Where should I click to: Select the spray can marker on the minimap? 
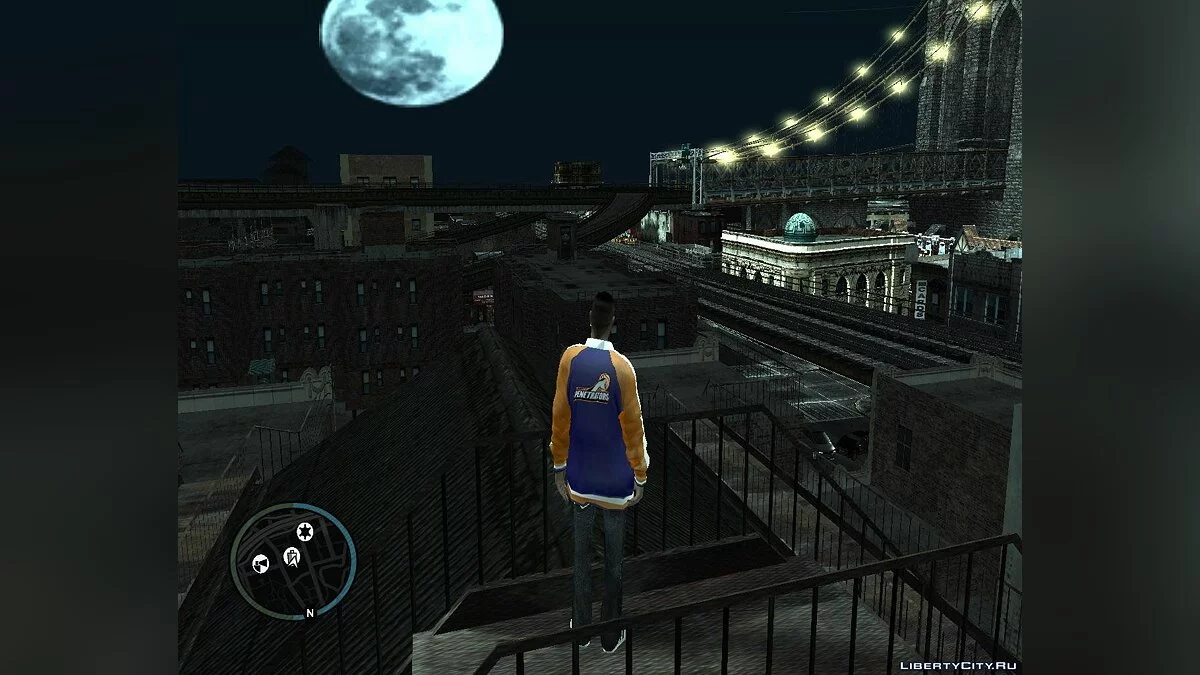click(x=261, y=564)
